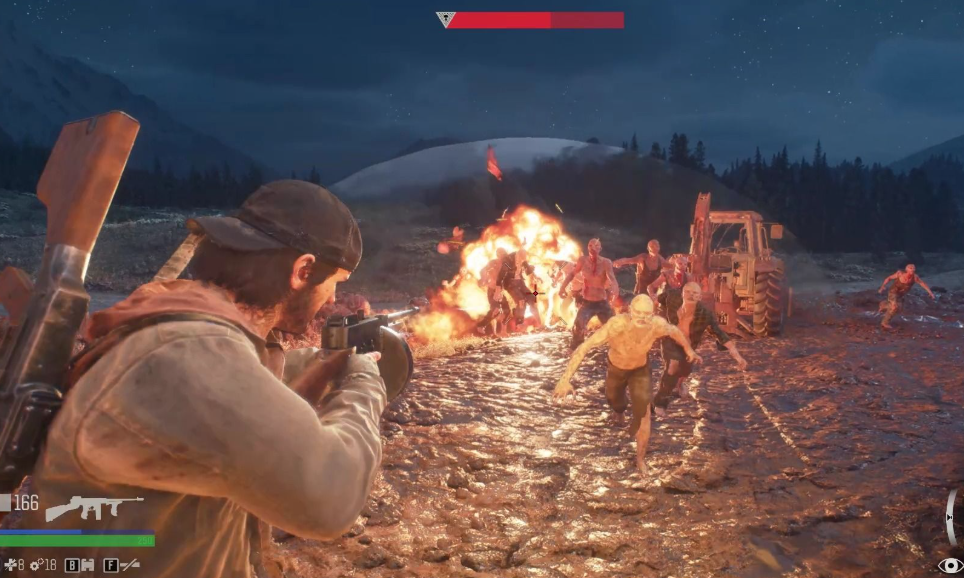
Task: Select the scrap gear resource icon
Action: click(35, 565)
